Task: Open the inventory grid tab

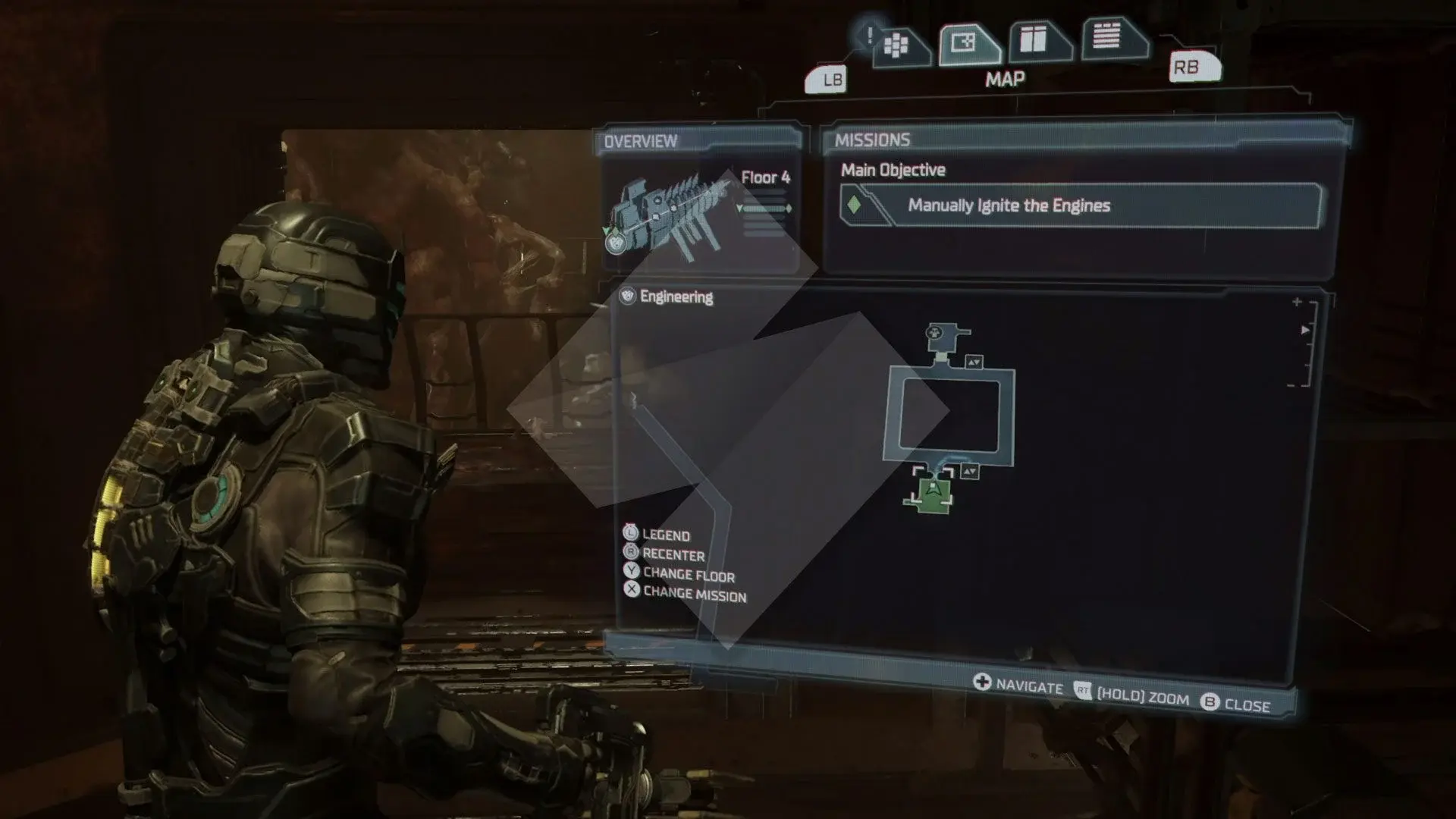Action: 897,46
